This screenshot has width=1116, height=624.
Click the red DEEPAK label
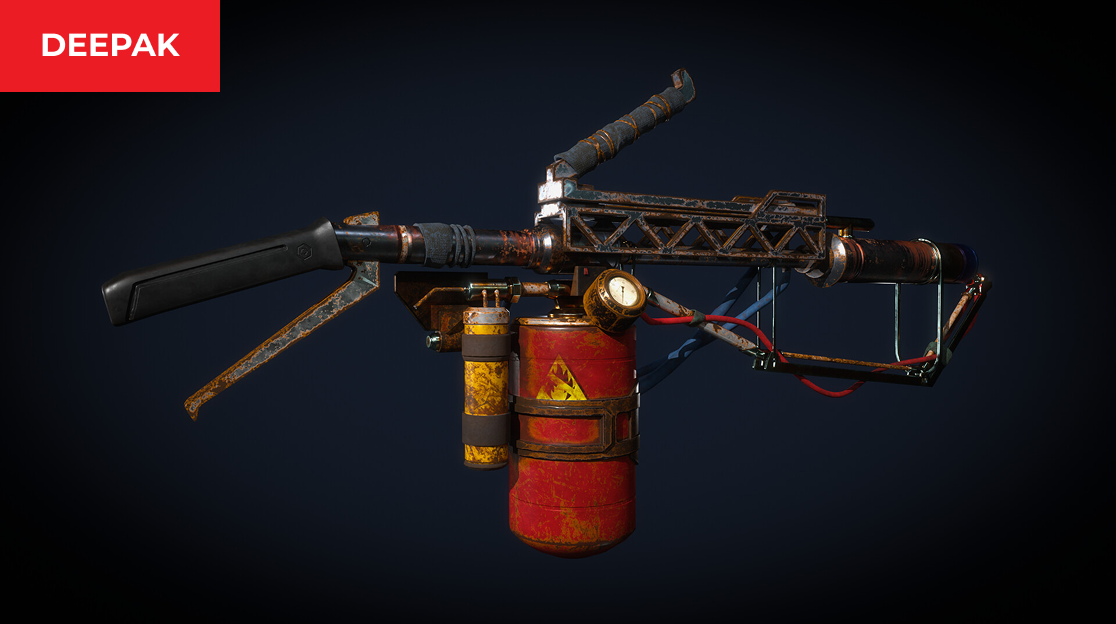110,45
